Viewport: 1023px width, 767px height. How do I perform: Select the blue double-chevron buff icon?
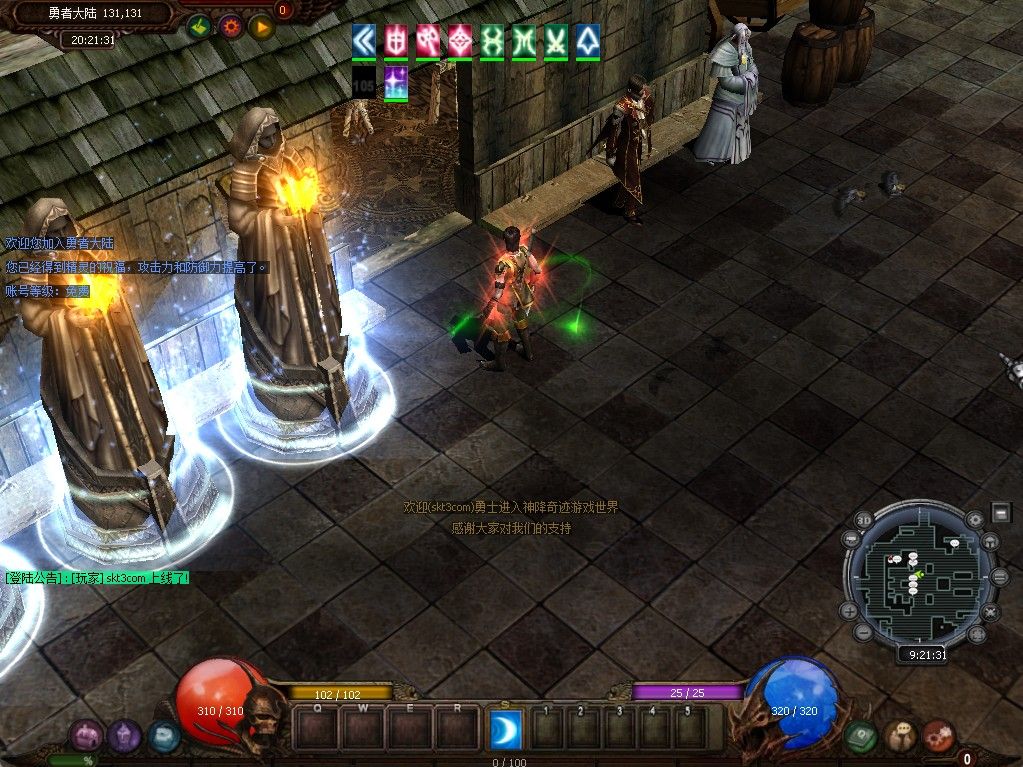coord(364,40)
